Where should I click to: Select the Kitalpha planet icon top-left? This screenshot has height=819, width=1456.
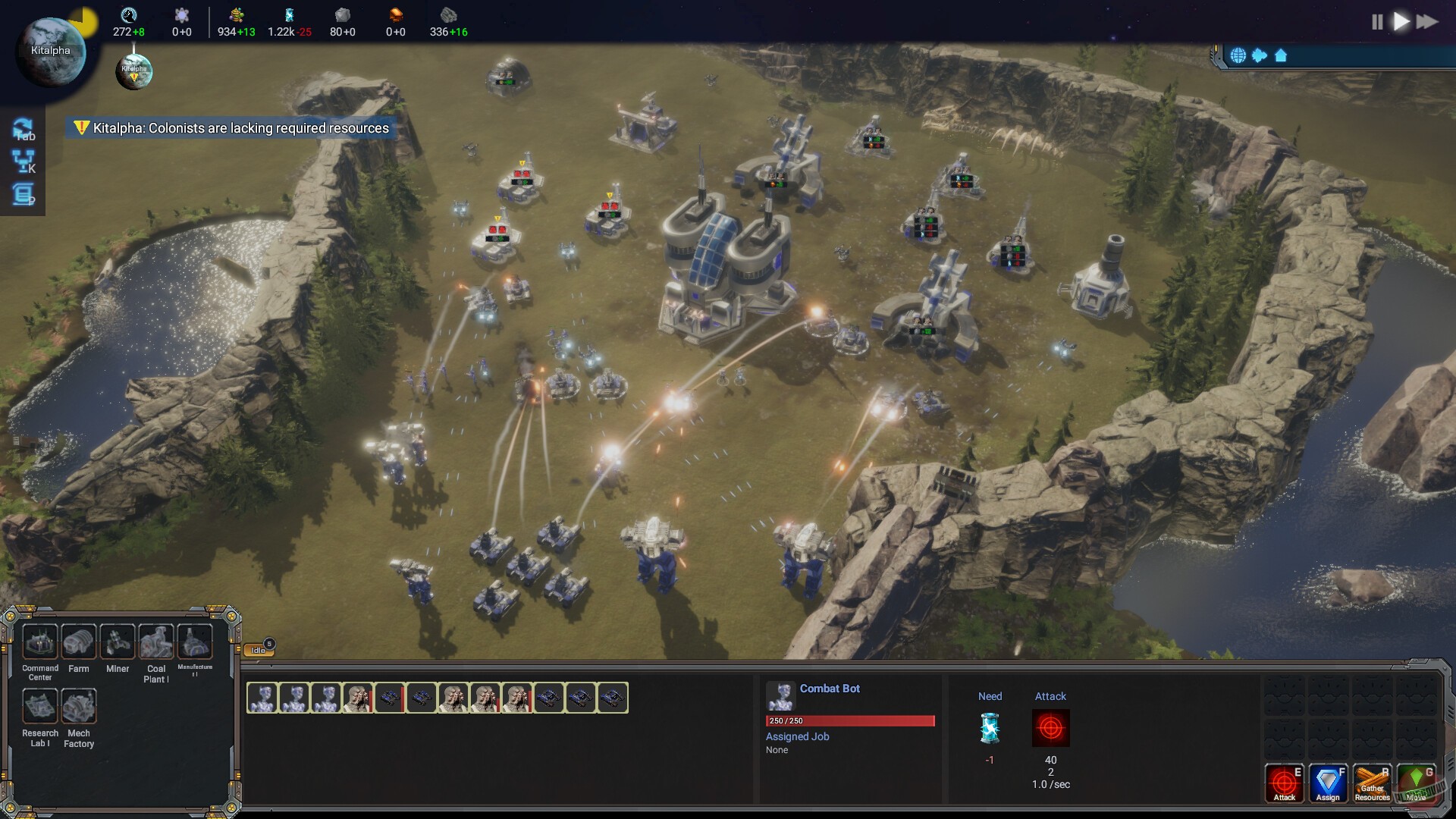coord(49,49)
